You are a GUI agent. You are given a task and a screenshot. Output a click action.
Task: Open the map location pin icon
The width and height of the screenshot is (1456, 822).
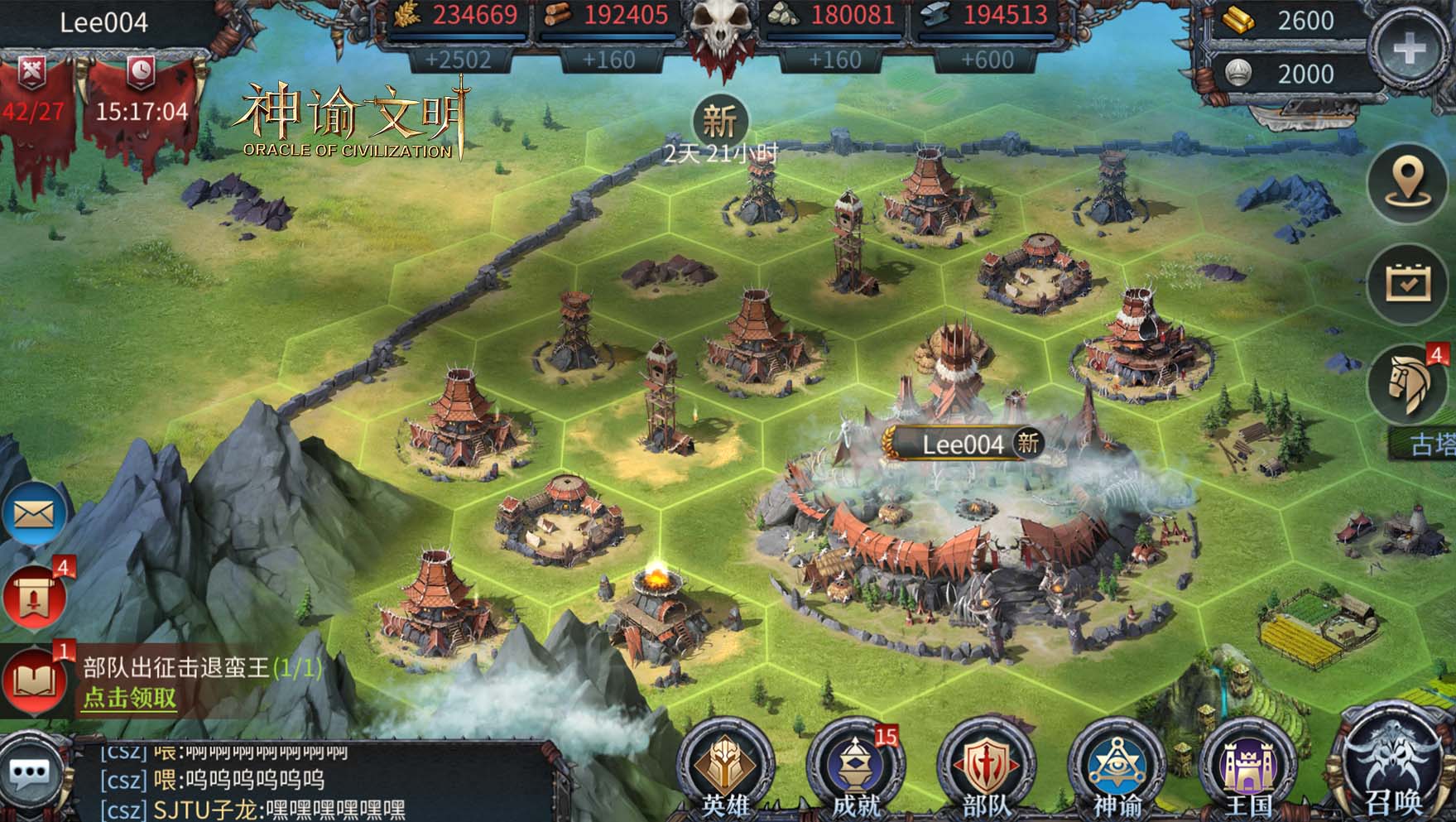coord(1407,180)
